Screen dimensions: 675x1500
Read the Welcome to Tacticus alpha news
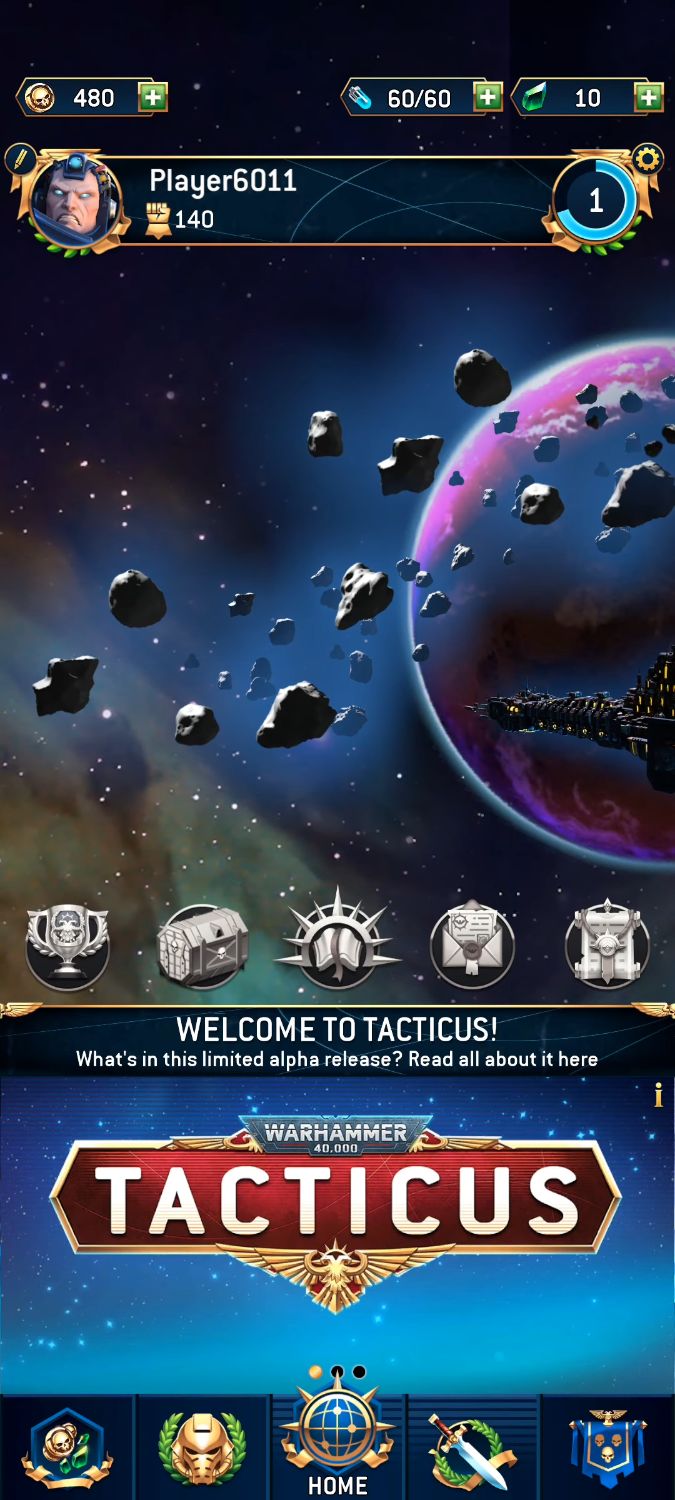pyautogui.click(x=337, y=1043)
